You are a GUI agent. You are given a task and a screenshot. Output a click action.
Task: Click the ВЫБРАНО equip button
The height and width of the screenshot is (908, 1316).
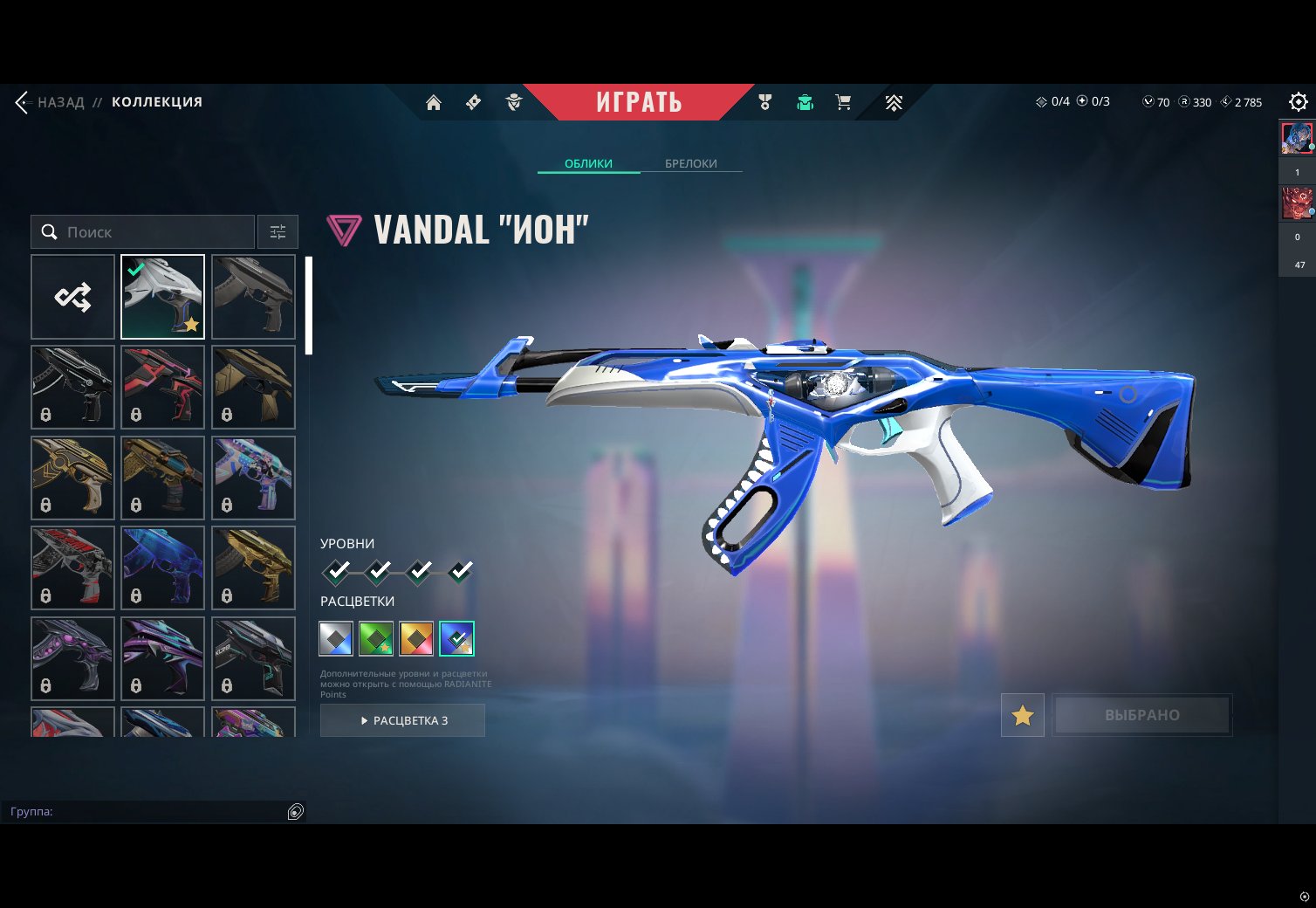click(1141, 715)
